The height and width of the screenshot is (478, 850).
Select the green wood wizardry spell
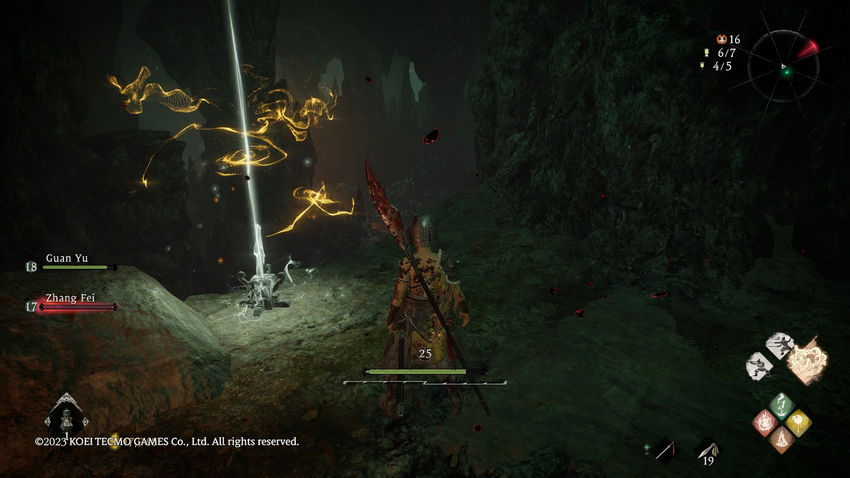(782, 405)
